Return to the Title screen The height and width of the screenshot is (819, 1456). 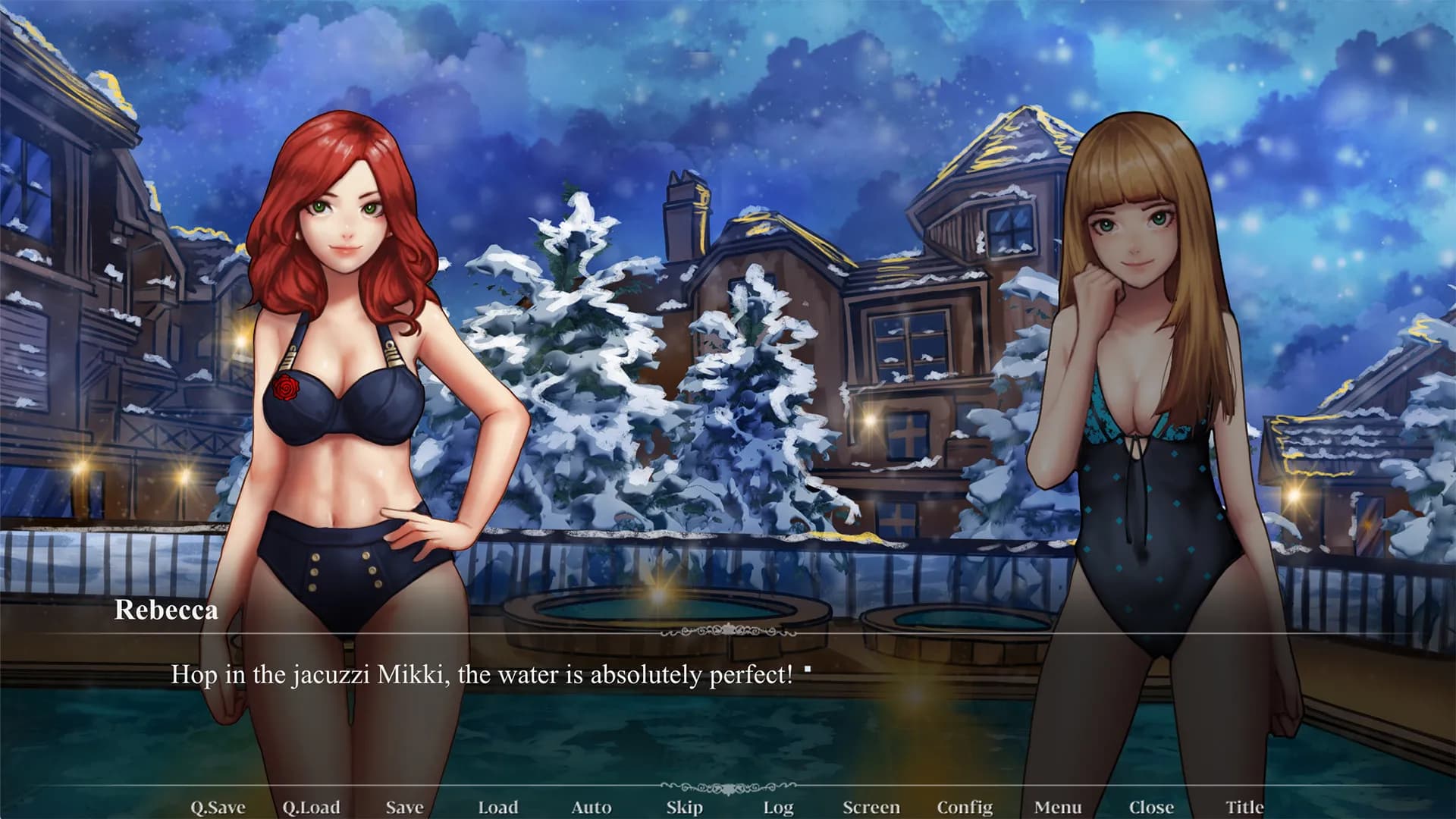1244,807
